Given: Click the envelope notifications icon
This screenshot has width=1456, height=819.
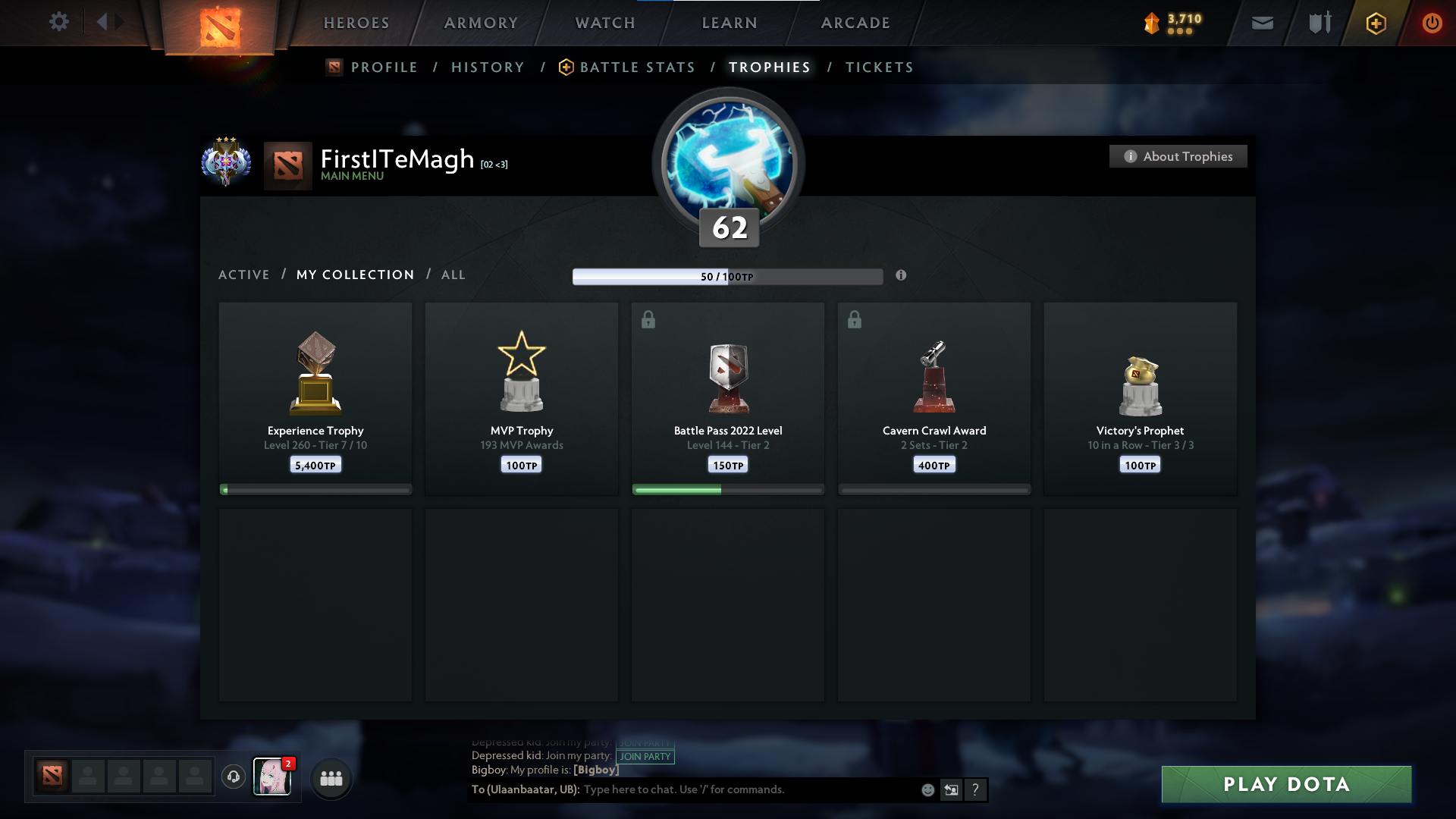Looking at the screenshot, I should click(1262, 23).
